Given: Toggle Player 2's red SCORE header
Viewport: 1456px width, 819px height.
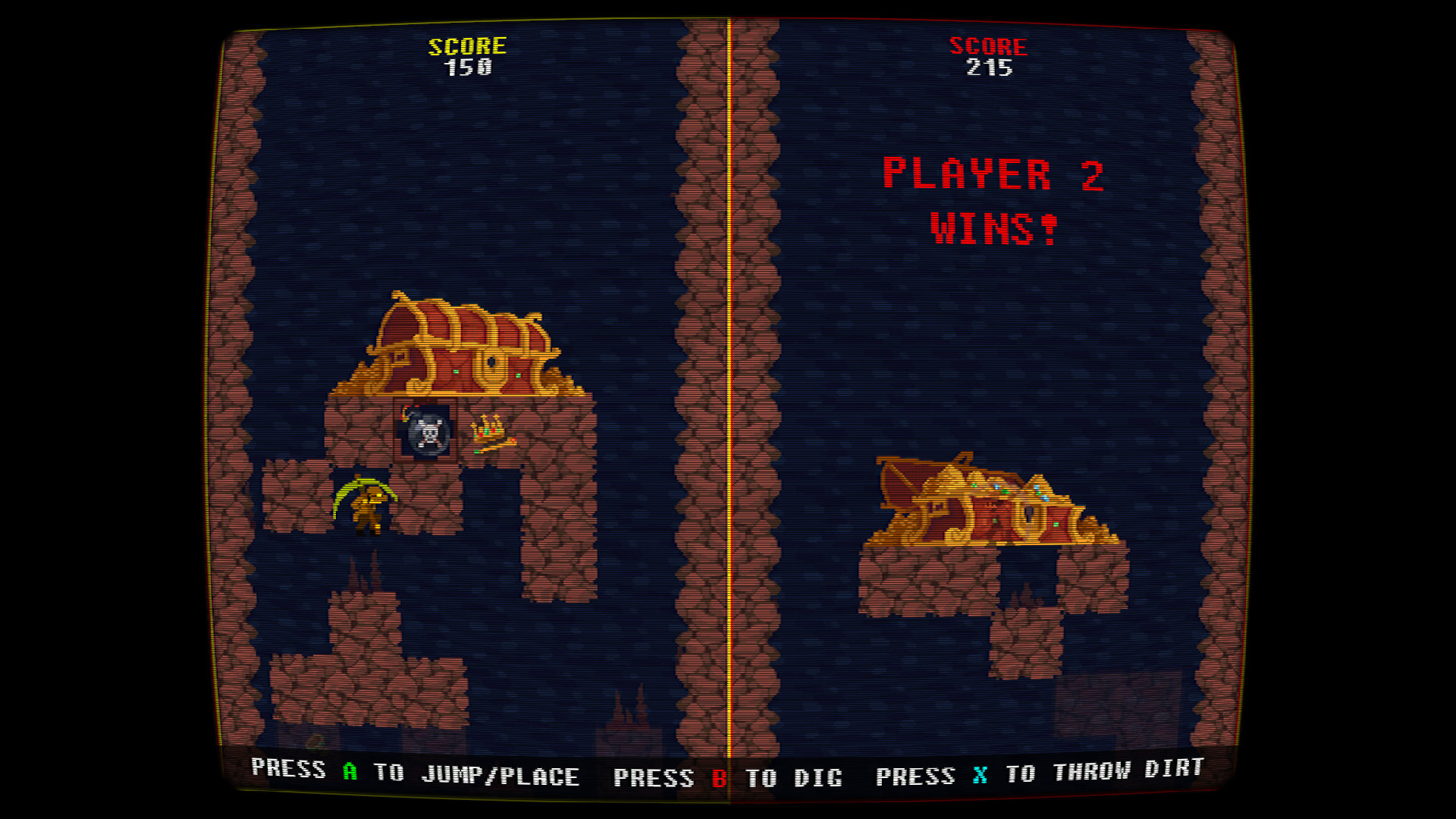Looking at the screenshot, I should coord(990,46).
